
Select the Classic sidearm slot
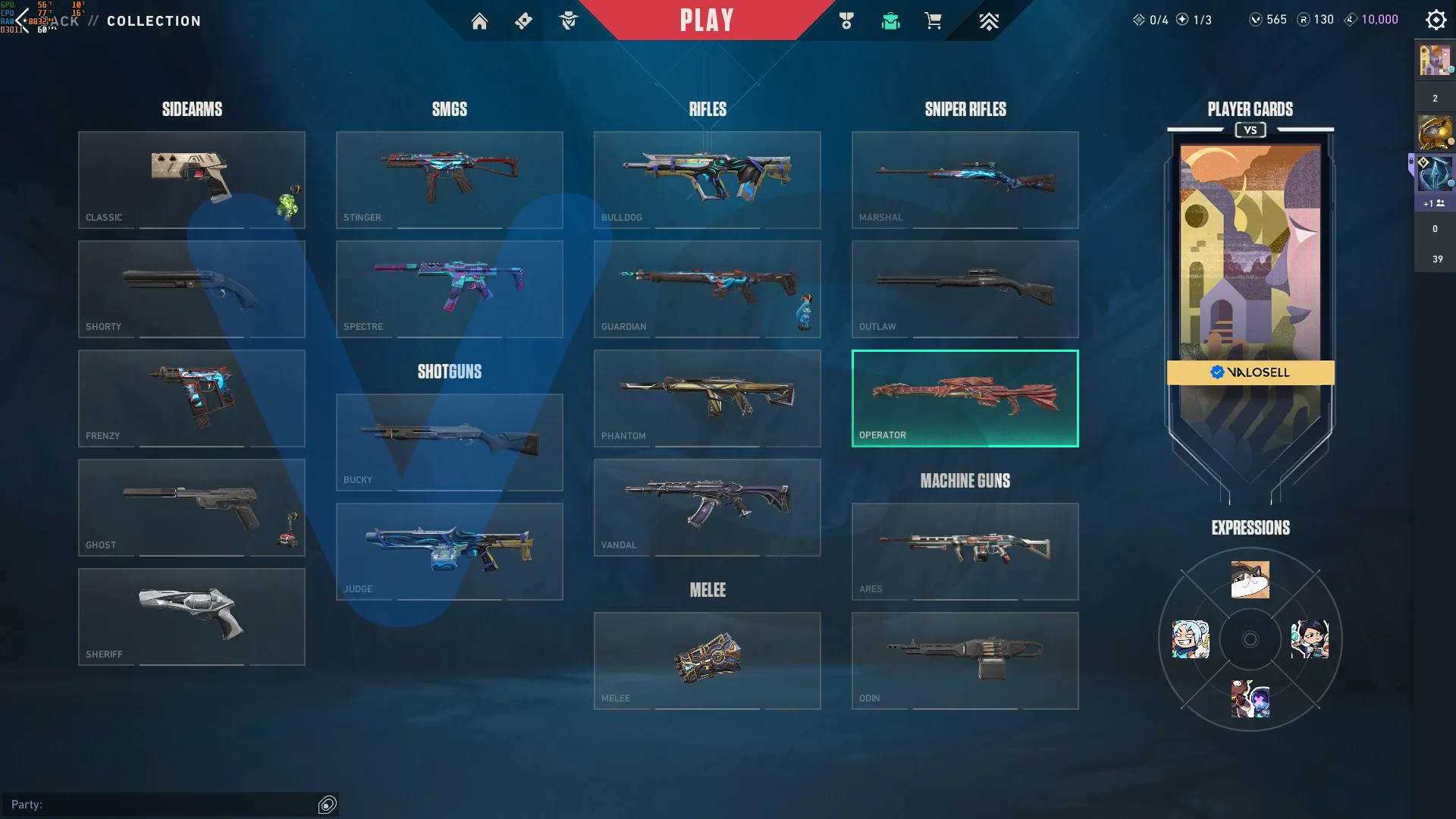pyautogui.click(x=192, y=180)
